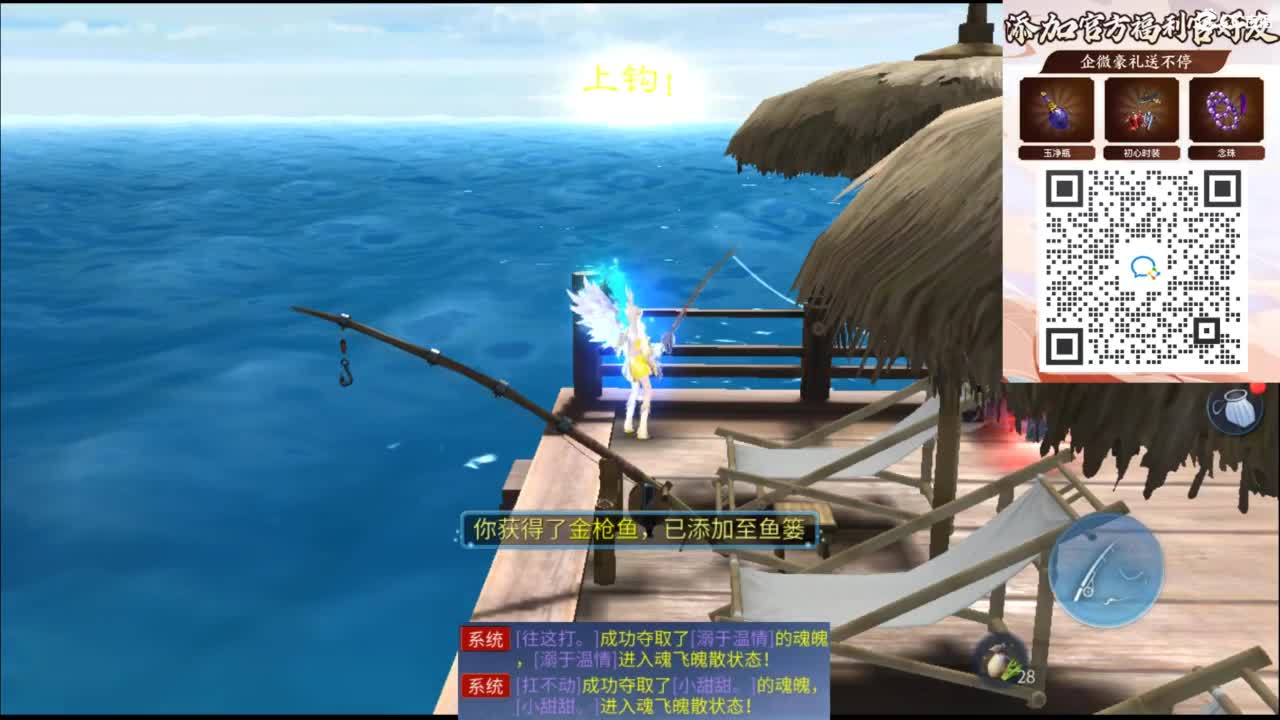Tap the 上钩 bite prompt

(x=625, y=80)
